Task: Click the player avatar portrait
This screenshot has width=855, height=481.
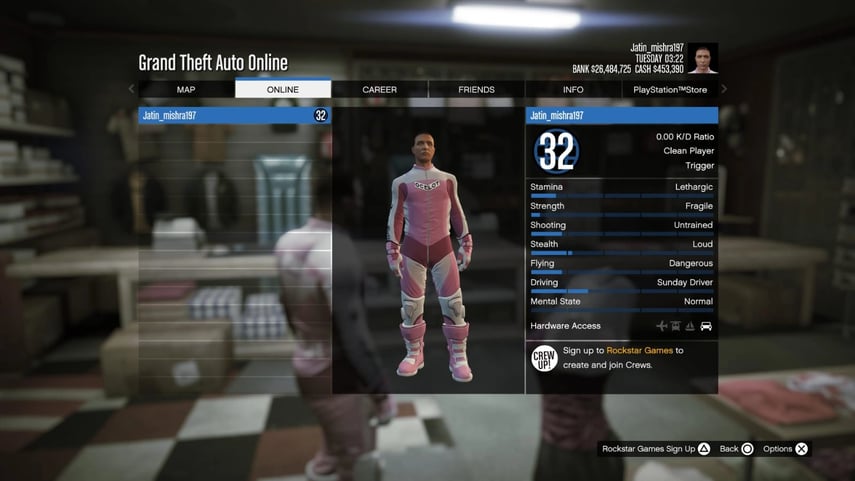Action: (702, 58)
